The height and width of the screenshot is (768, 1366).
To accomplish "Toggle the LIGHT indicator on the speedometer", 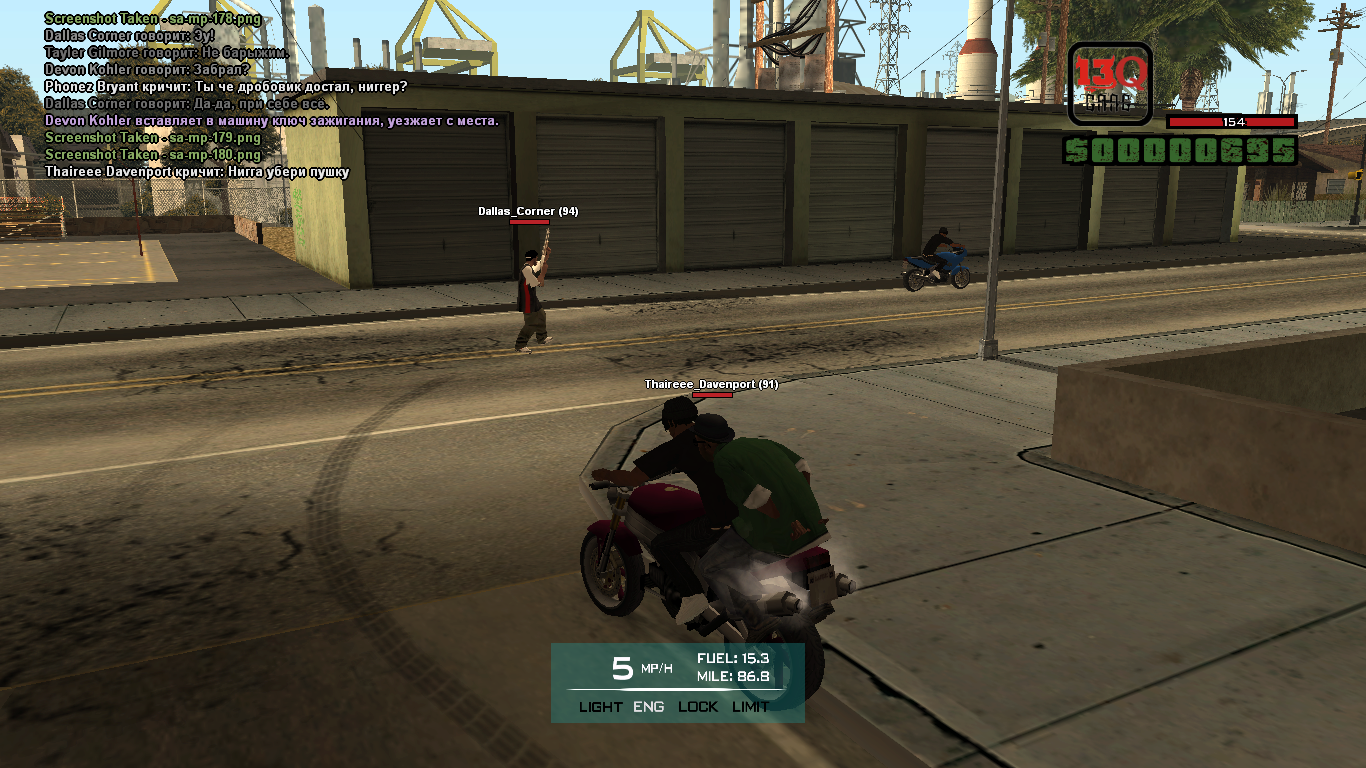I will (600, 707).
